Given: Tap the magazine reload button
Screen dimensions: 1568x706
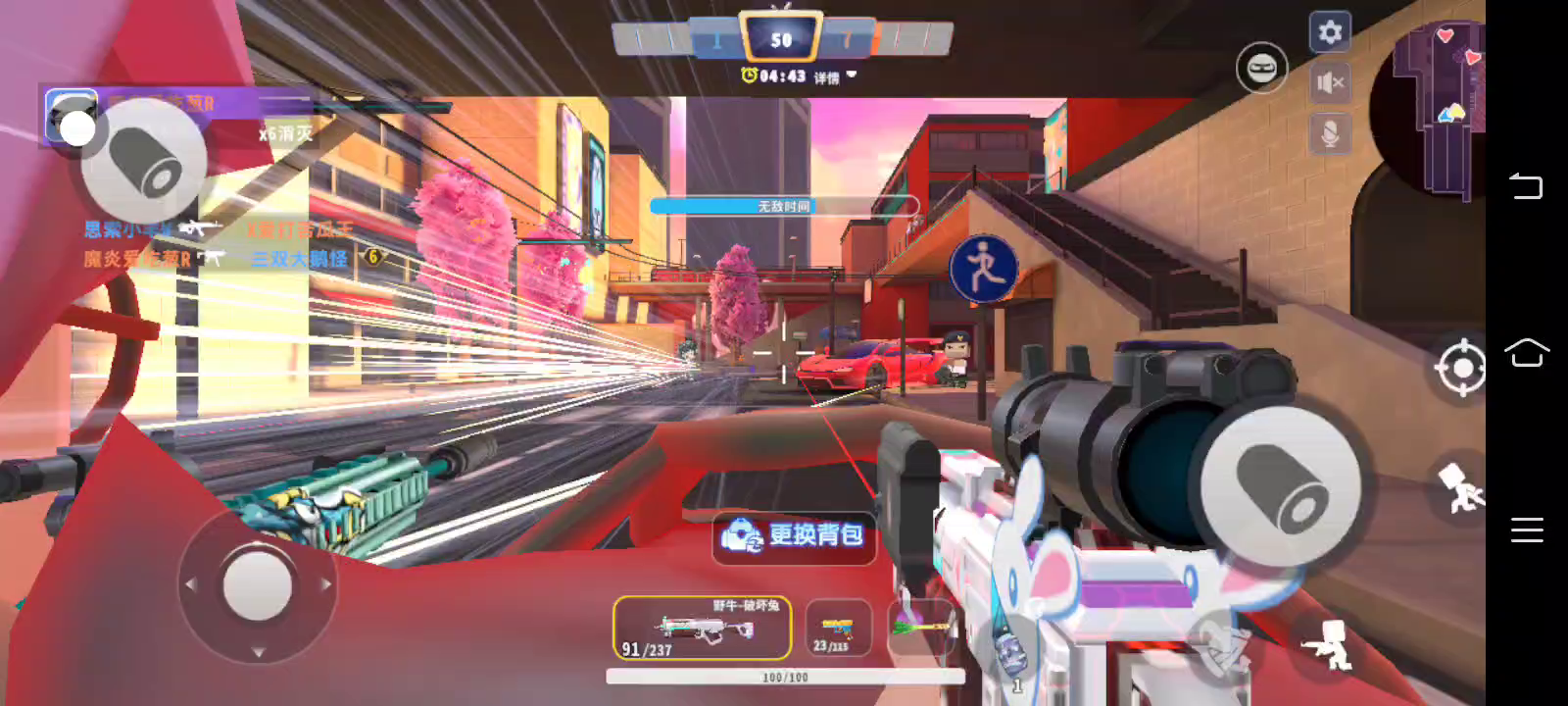Looking at the screenshot, I should (x=1220, y=646).
